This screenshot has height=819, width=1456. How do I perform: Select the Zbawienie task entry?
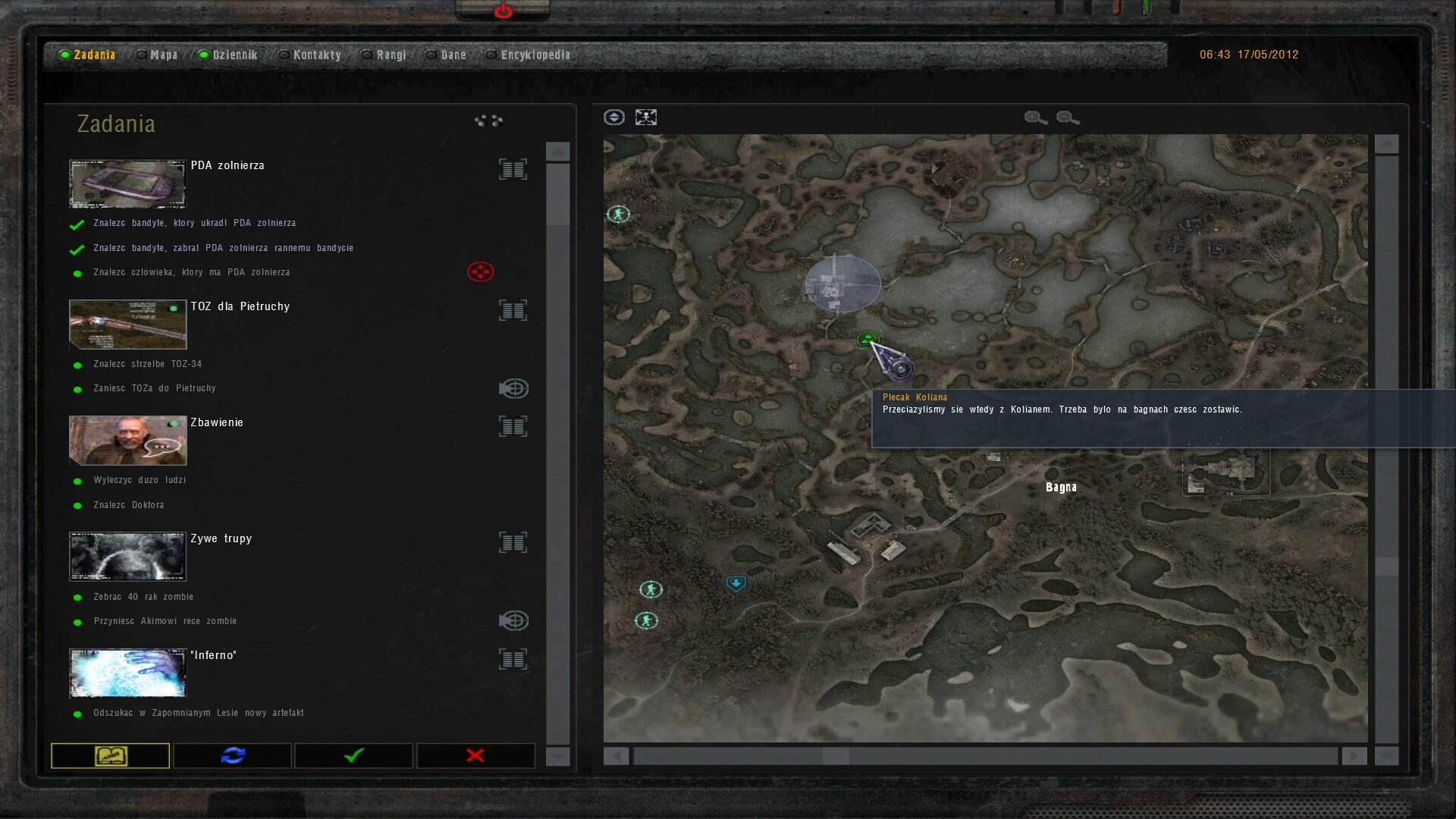pyautogui.click(x=217, y=422)
